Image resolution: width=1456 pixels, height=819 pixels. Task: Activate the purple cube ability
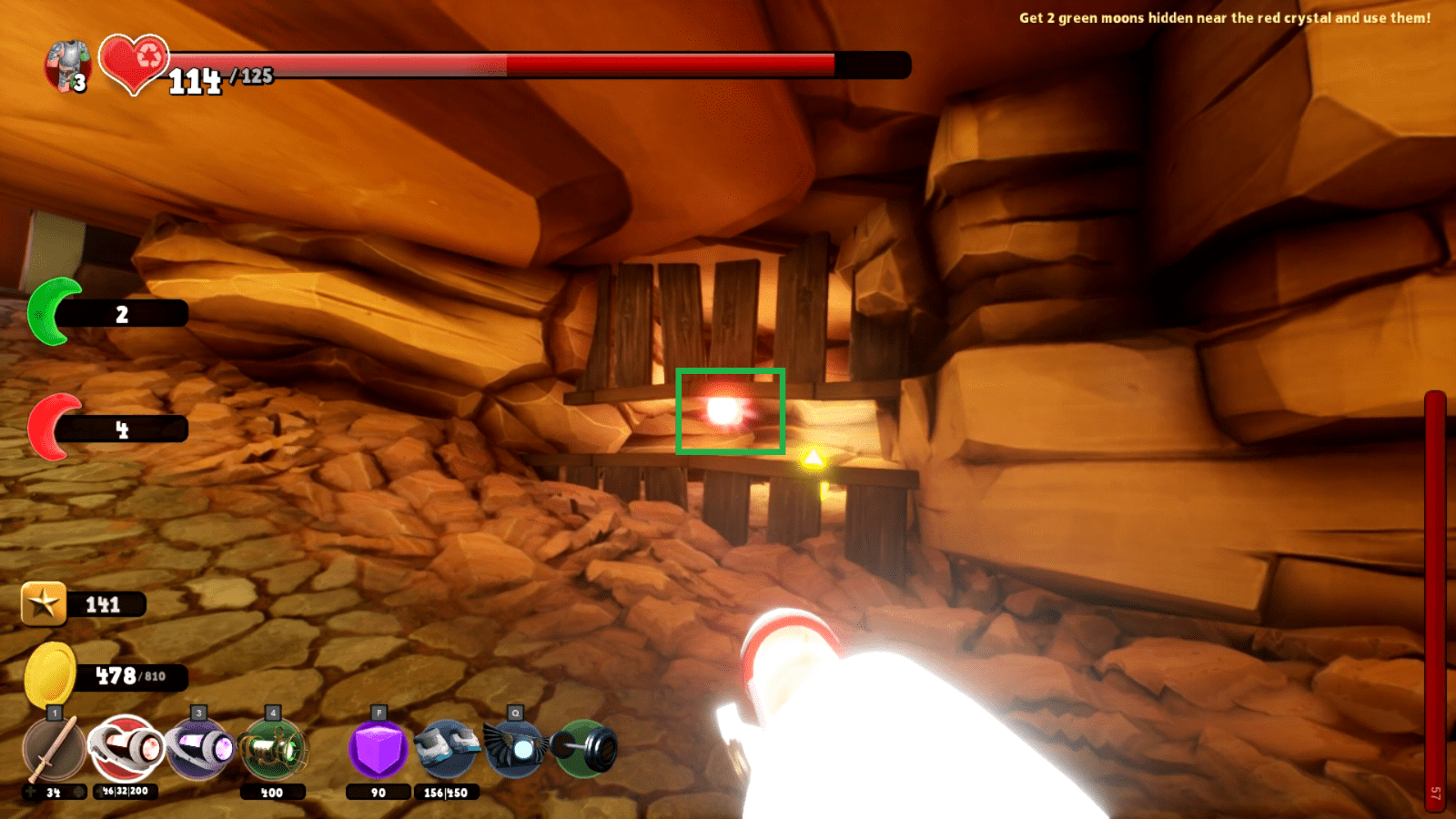click(378, 749)
